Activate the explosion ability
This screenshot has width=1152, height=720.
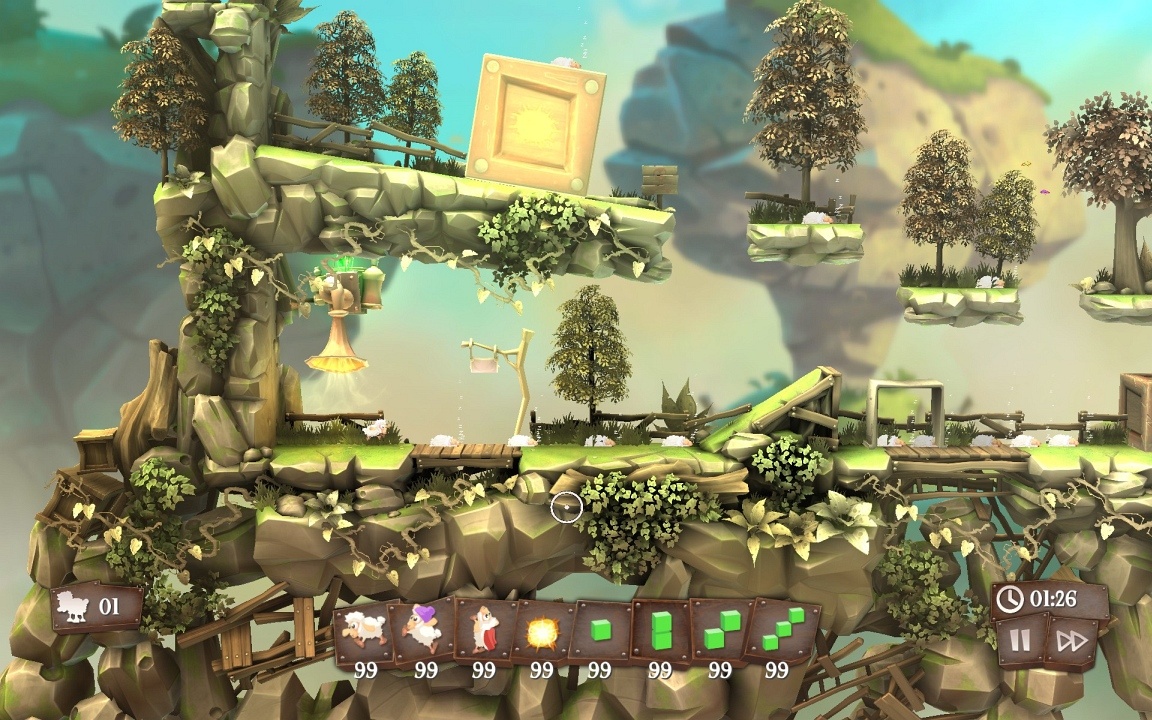[542, 632]
